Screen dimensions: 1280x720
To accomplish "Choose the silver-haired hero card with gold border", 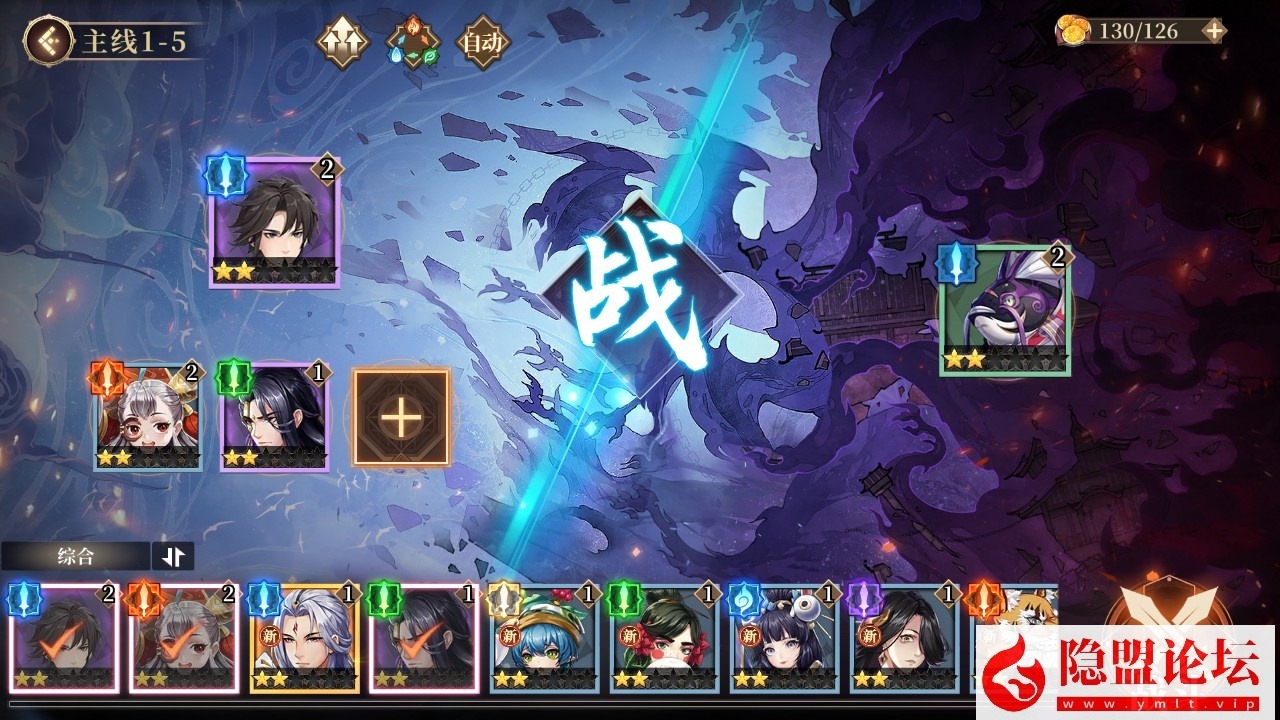I will [x=304, y=639].
